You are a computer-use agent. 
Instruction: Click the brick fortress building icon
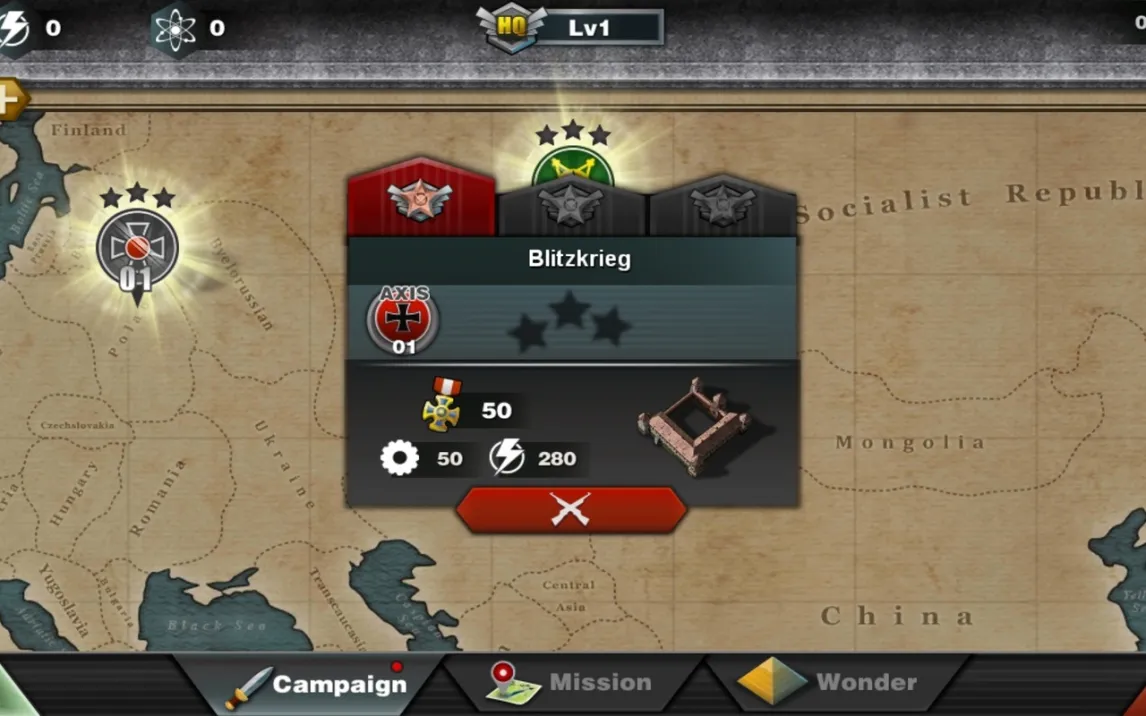pyautogui.click(x=695, y=425)
